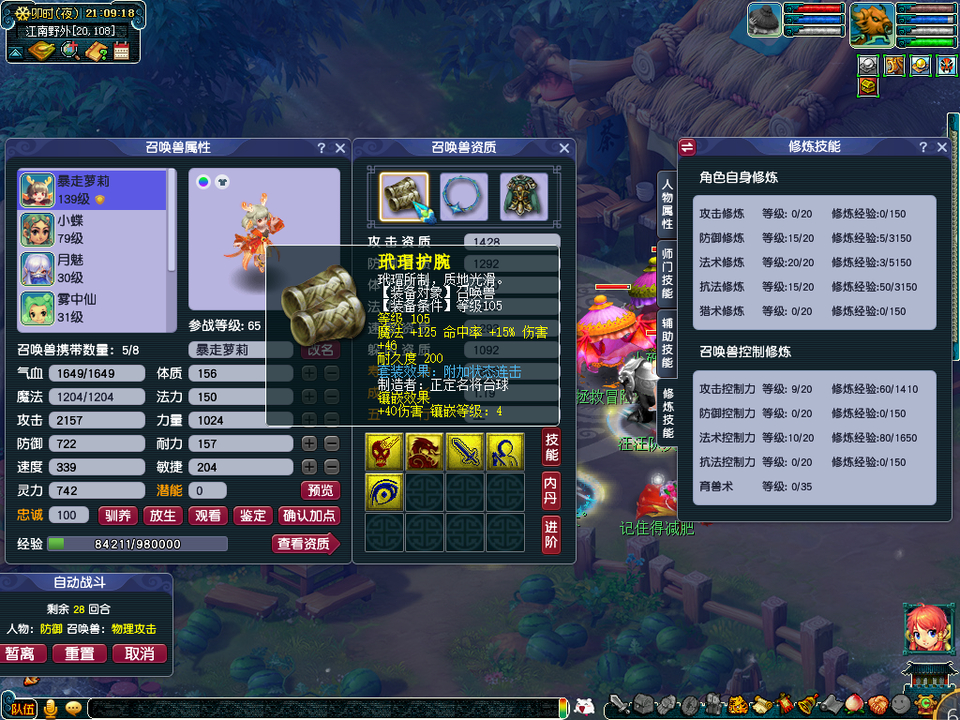
Task: Open the 预览 preview
Action: click(x=320, y=490)
